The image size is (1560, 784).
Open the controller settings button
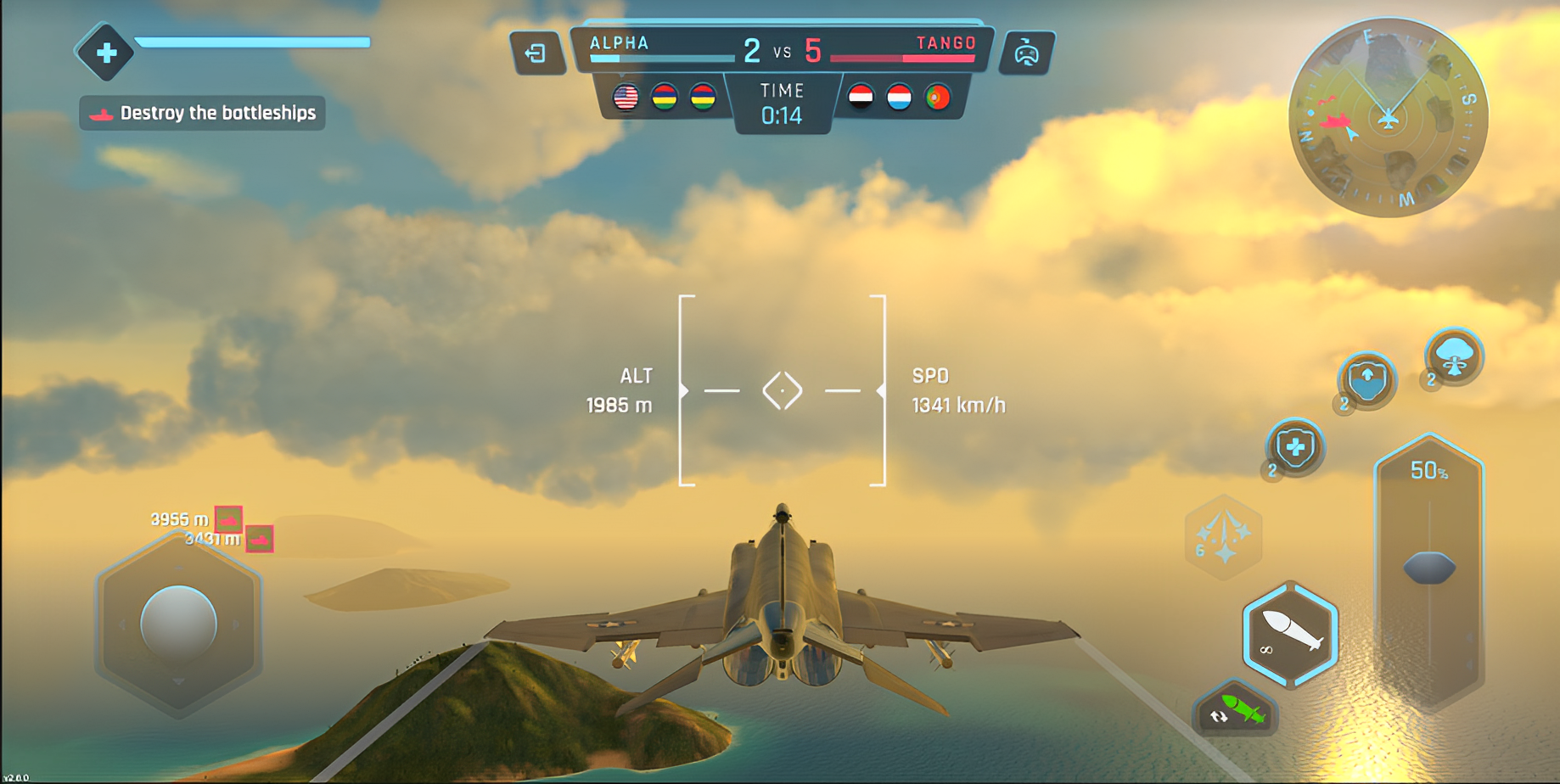click(1026, 53)
